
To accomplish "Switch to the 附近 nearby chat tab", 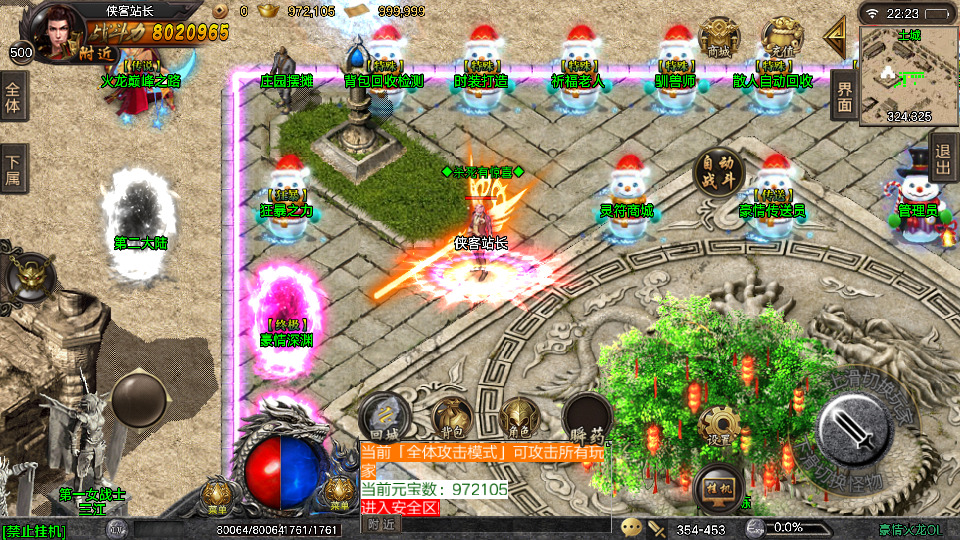I will click(380, 524).
